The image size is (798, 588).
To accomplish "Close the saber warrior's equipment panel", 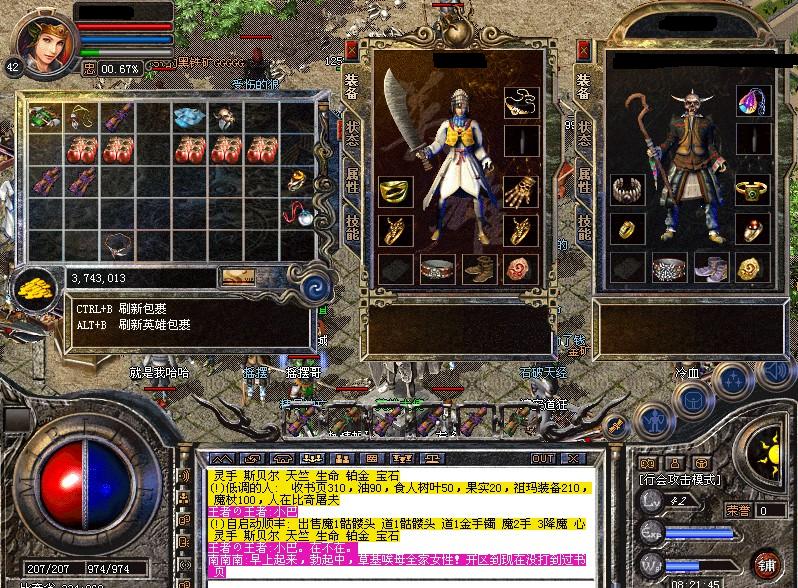I will coord(352,47).
